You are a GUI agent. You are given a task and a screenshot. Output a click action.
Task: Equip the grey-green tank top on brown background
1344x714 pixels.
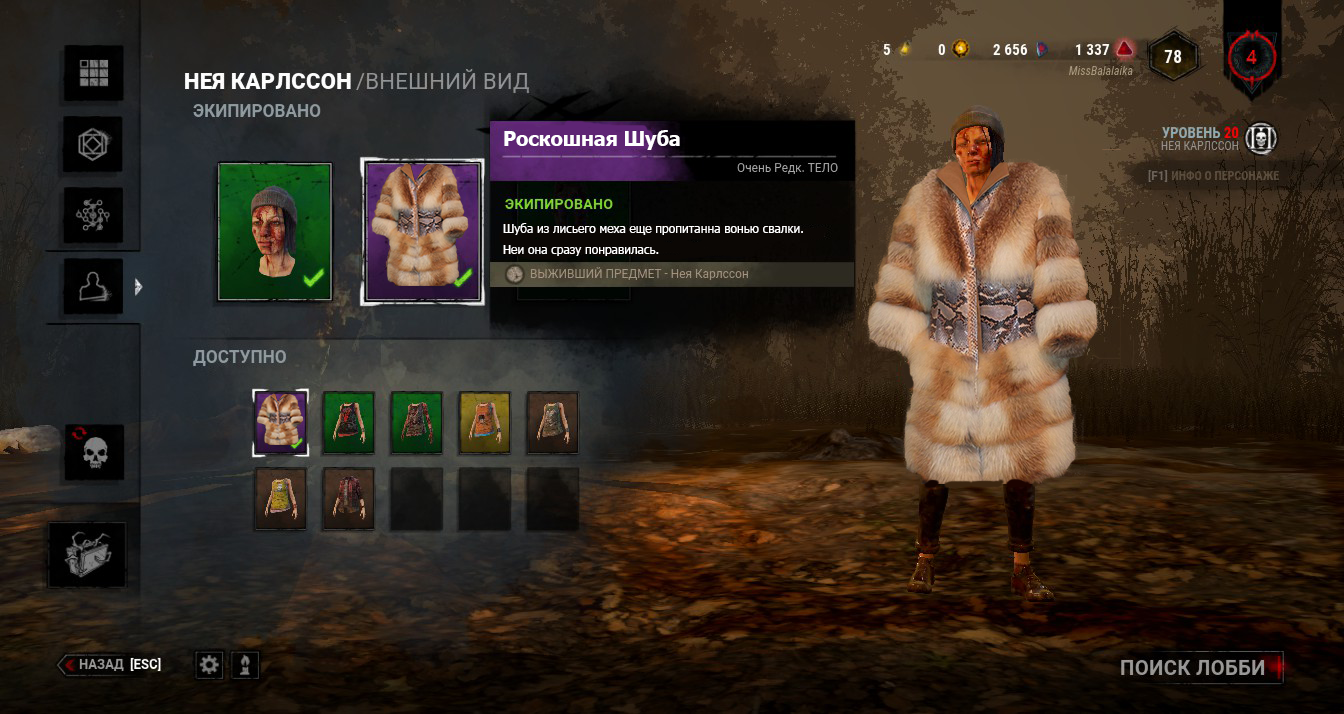point(553,422)
